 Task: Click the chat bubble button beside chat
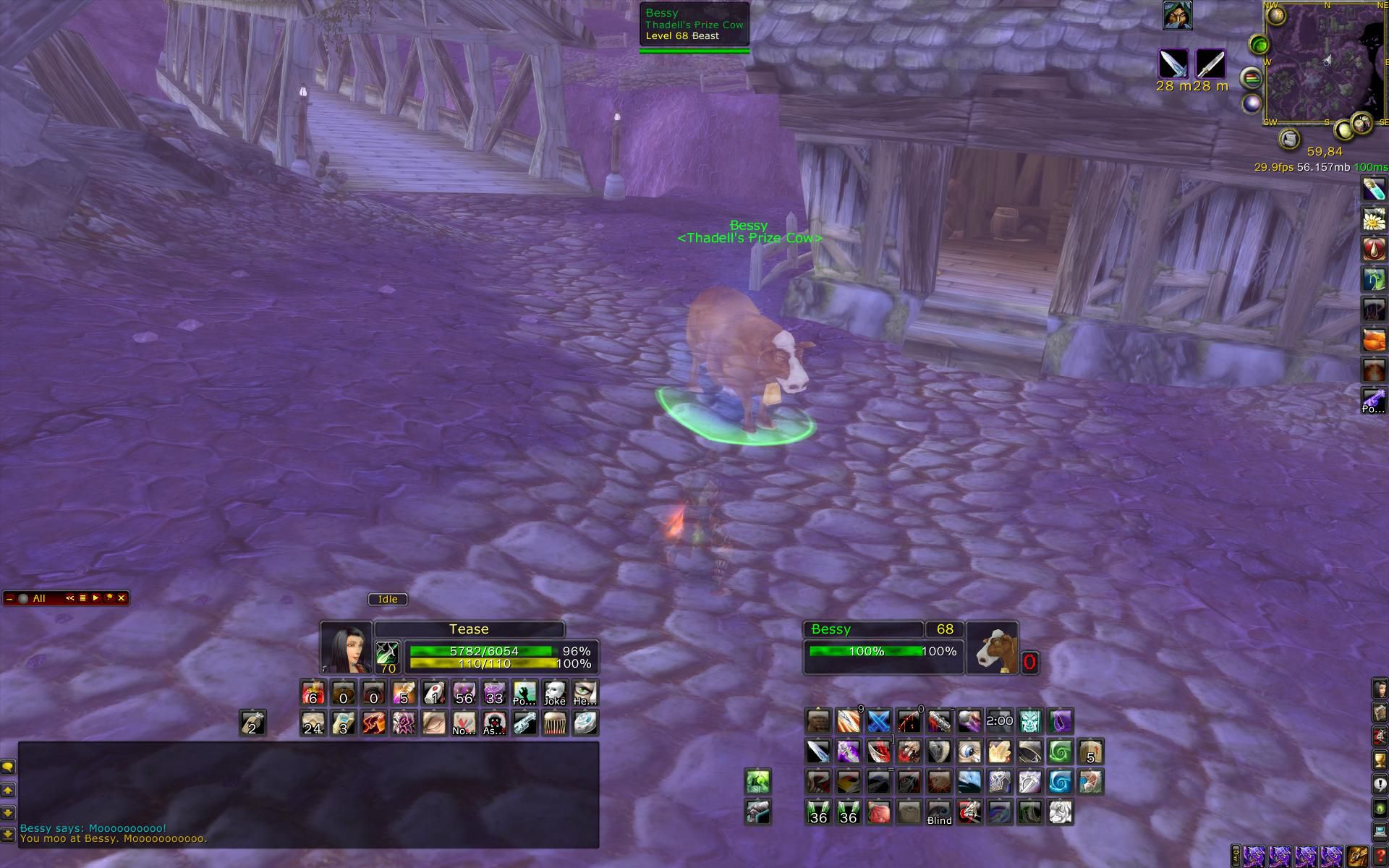click(9, 767)
